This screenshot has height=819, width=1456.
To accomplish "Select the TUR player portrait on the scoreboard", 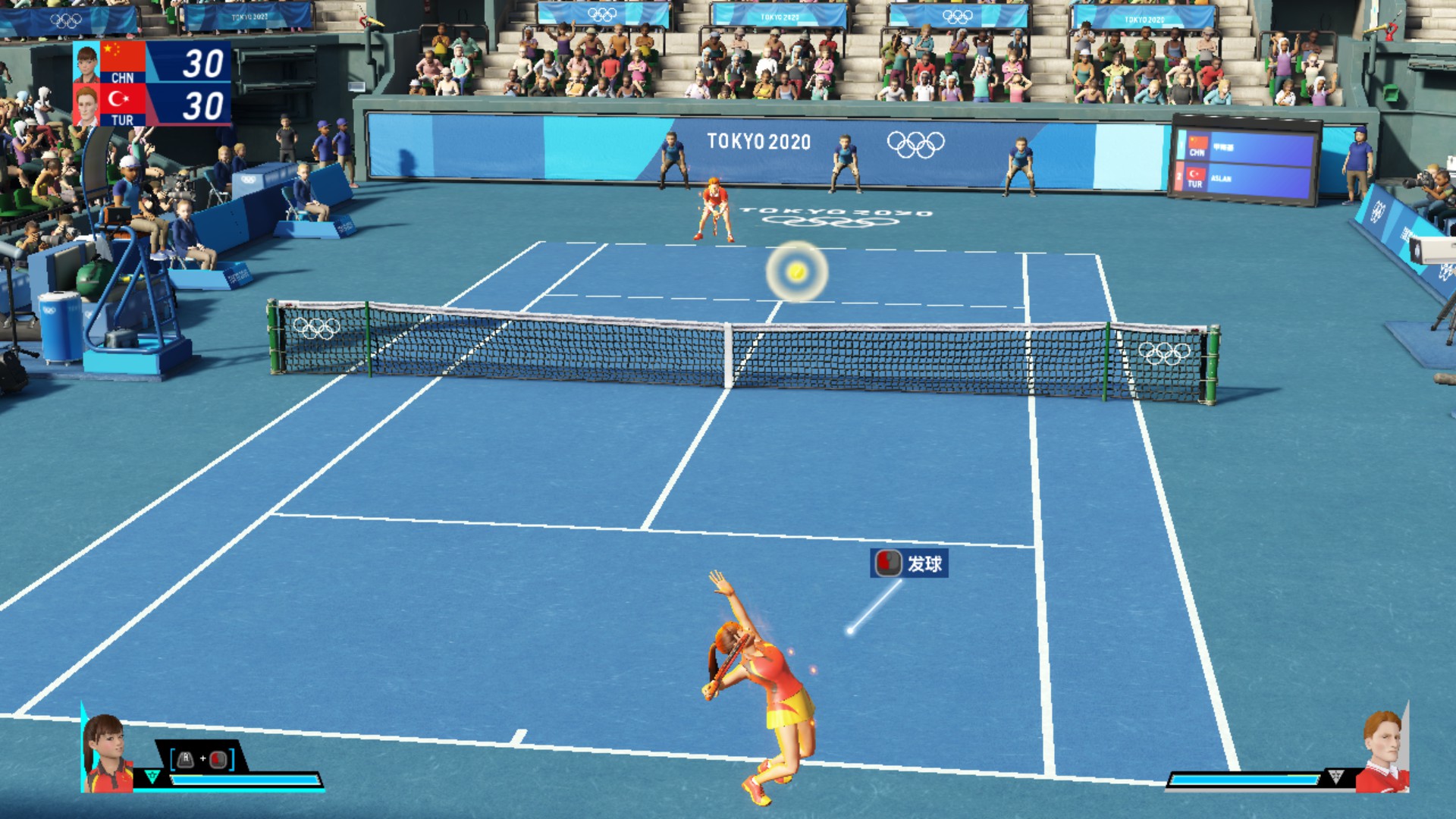I will click(86, 105).
